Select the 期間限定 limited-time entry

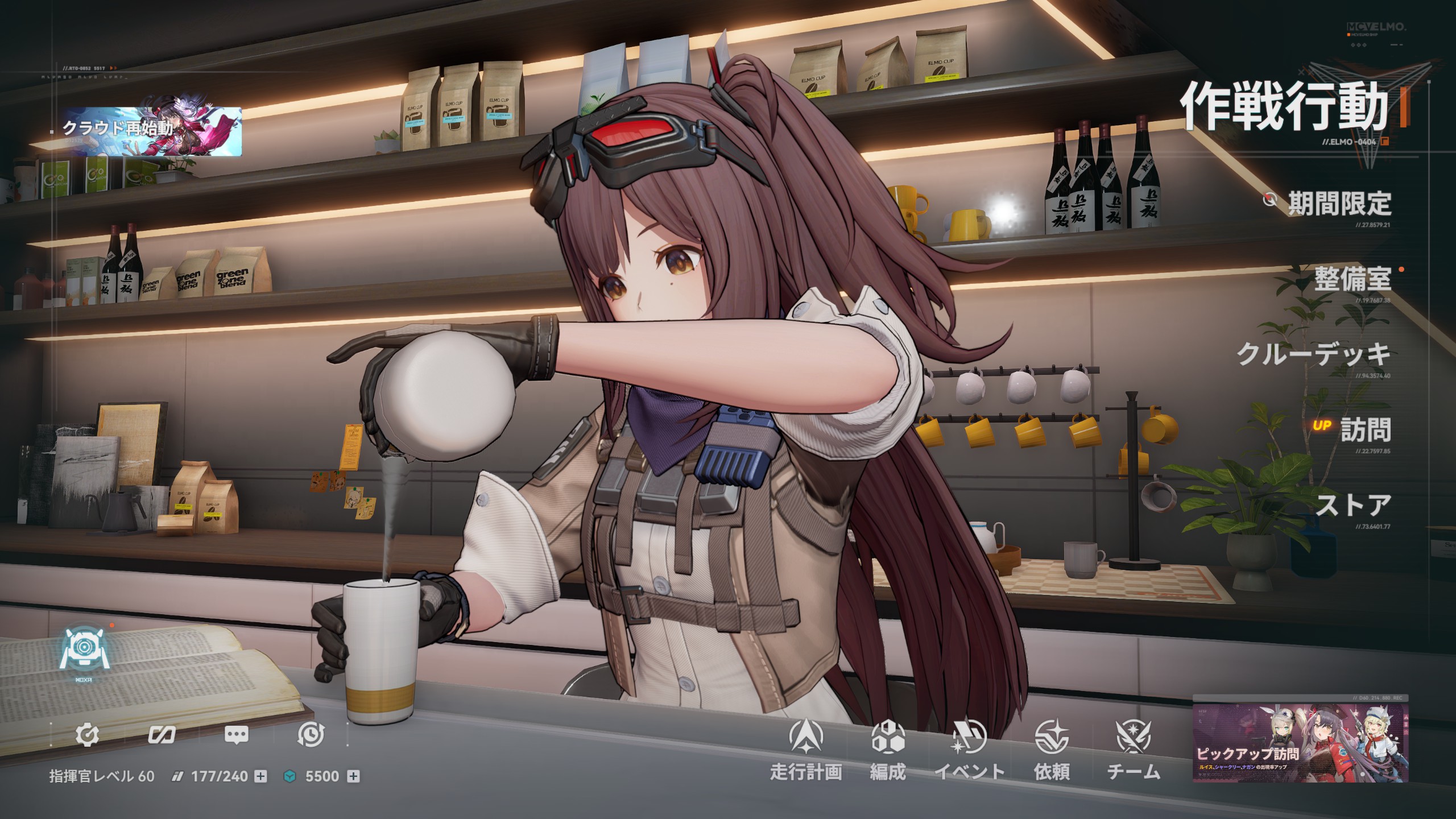pyautogui.click(x=1339, y=204)
